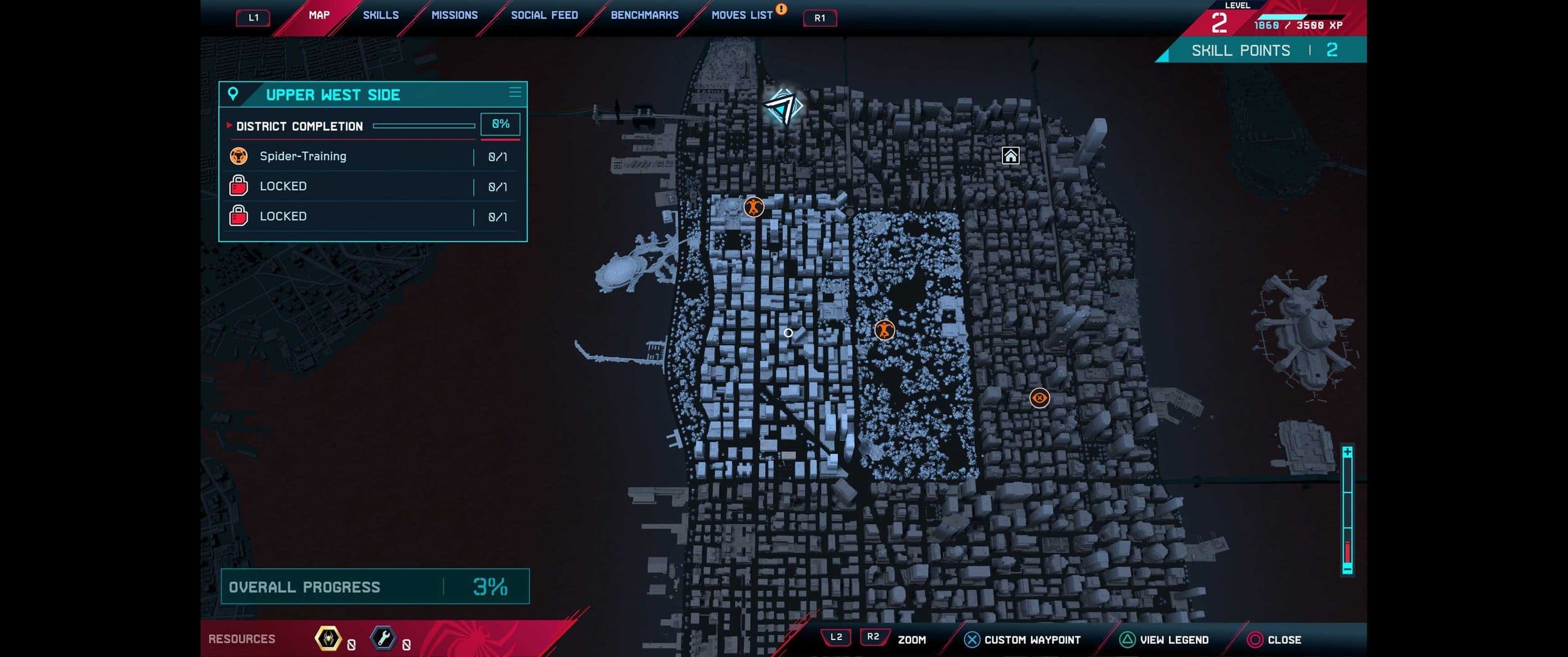Screen dimensions: 1568x657
Task: Switch to the SKILLS tab
Action: (x=380, y=15)
